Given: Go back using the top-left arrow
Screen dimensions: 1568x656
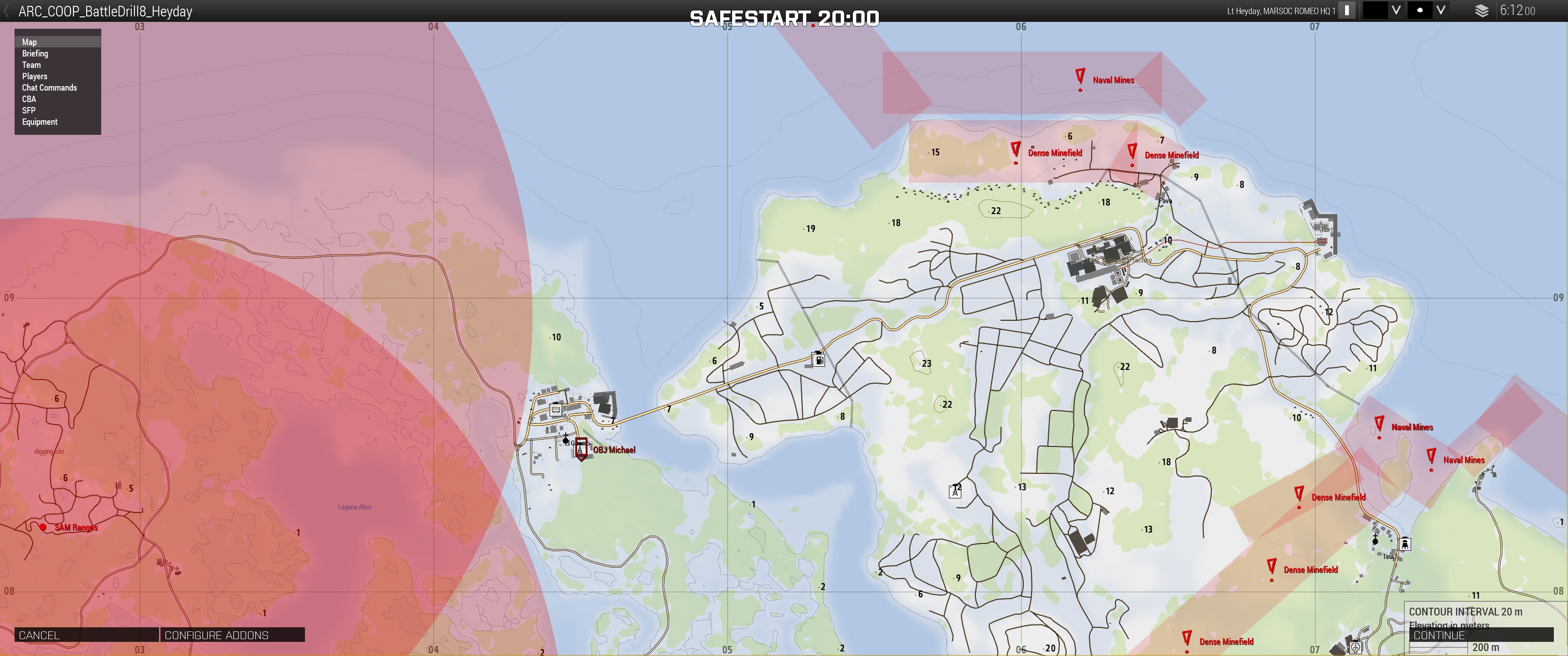Looking at the screenshot, I should pyautogui.click(x=6, y=11).
